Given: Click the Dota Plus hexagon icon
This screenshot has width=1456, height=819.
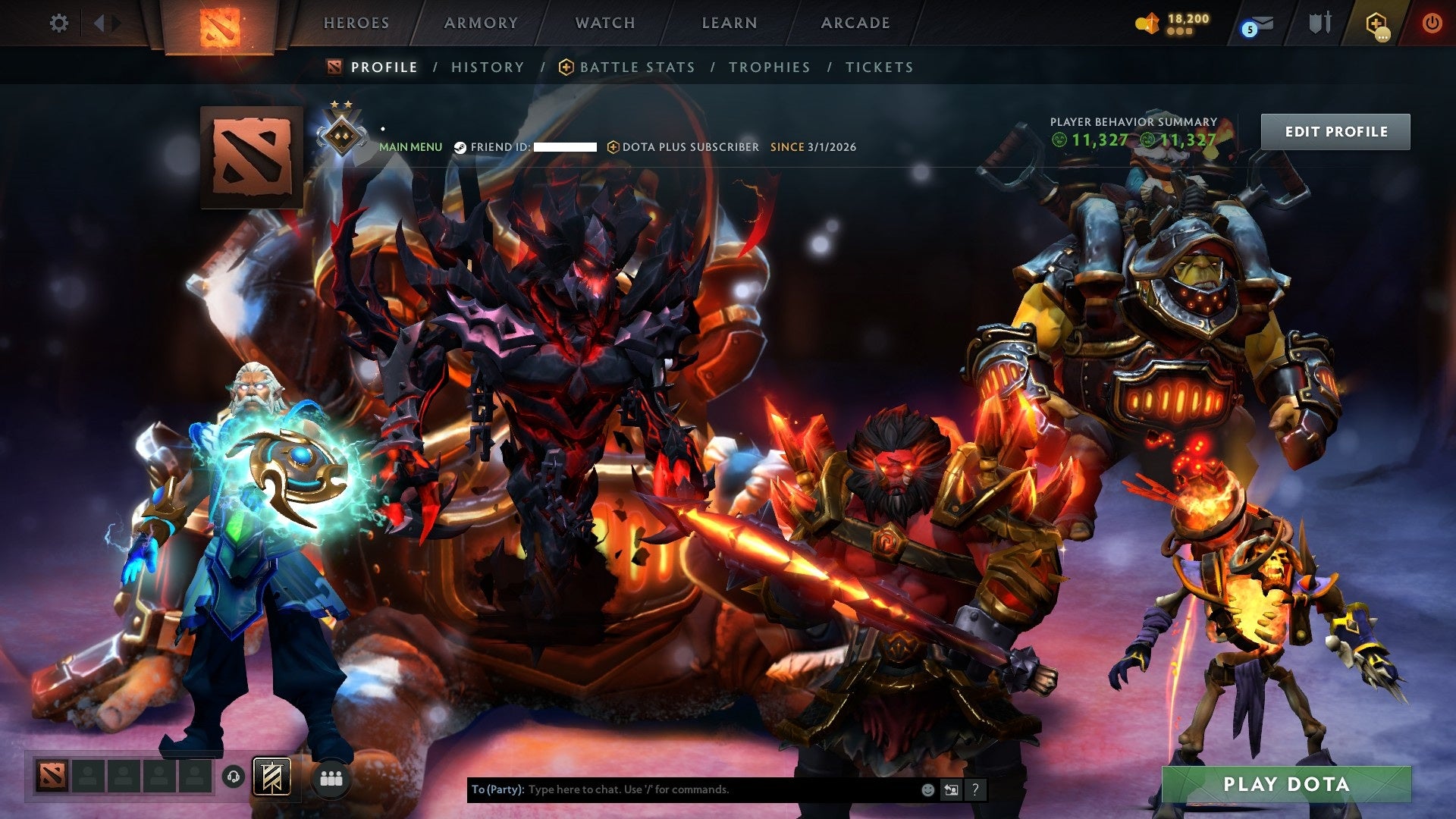Looking at the screenshot, I should point(1376,23).
